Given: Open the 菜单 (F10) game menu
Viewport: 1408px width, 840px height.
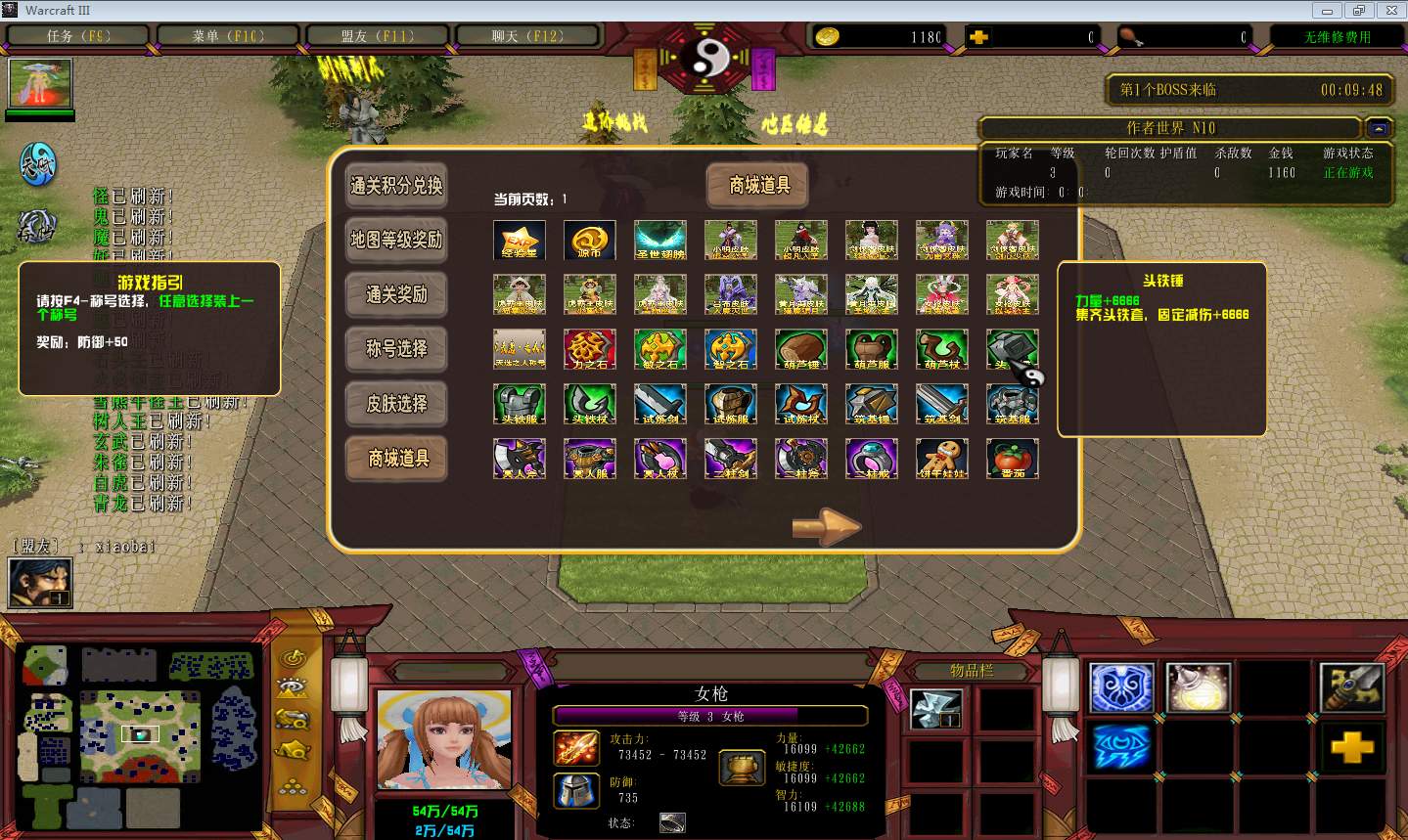Looking at the screenshot, I should 228,36.
